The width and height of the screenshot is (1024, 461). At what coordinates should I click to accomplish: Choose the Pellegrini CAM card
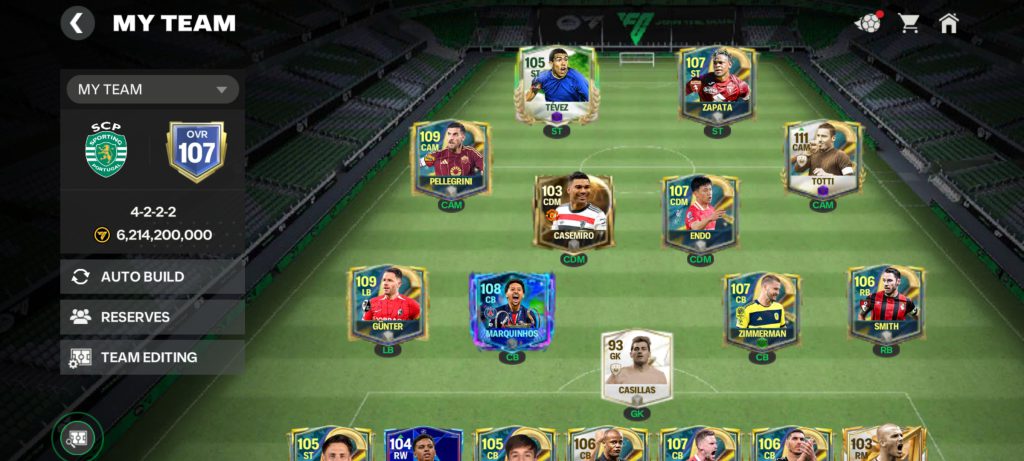click(451, 161)
